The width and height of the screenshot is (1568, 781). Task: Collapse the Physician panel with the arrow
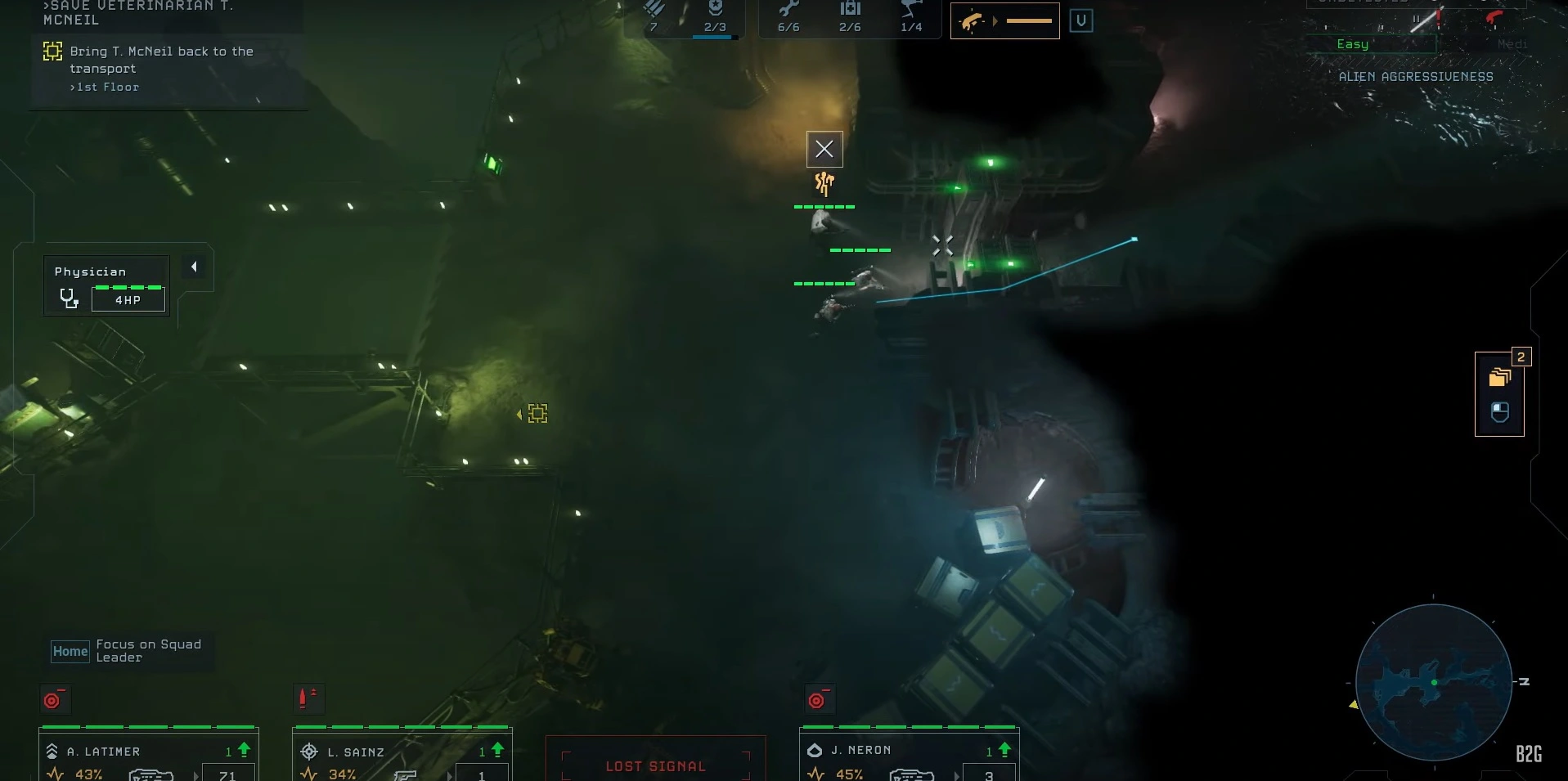click(x=194, y=267)
